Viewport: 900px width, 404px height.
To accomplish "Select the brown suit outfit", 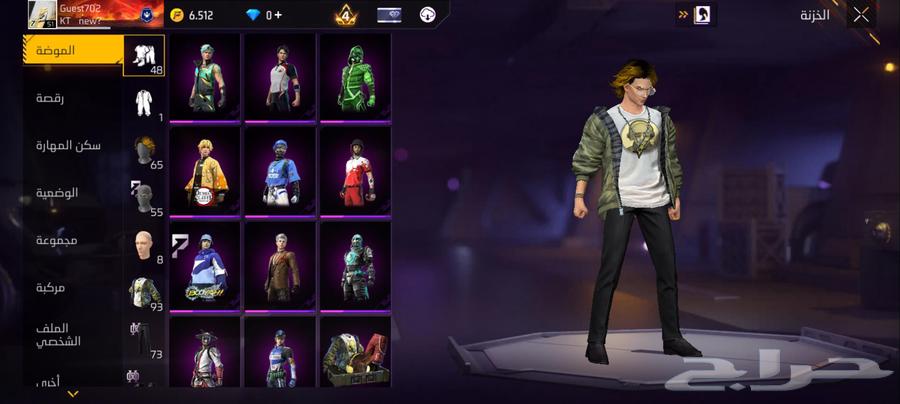I will pyautogui.click(x=280, y=265).
